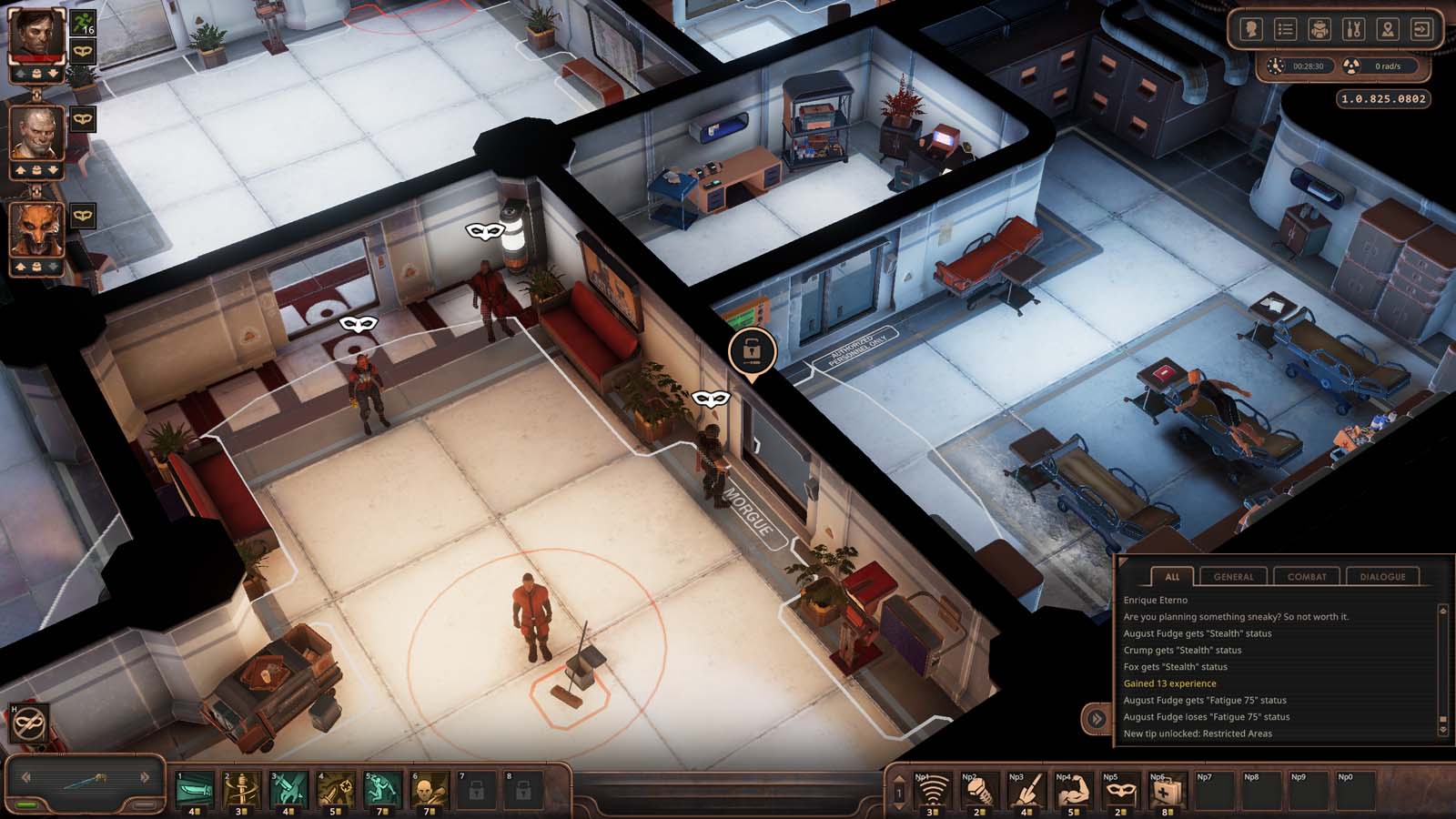The height and width of the screenshot is (819, 1456).
Task: Open the quest journal list icon
Action: point(1285,30)
